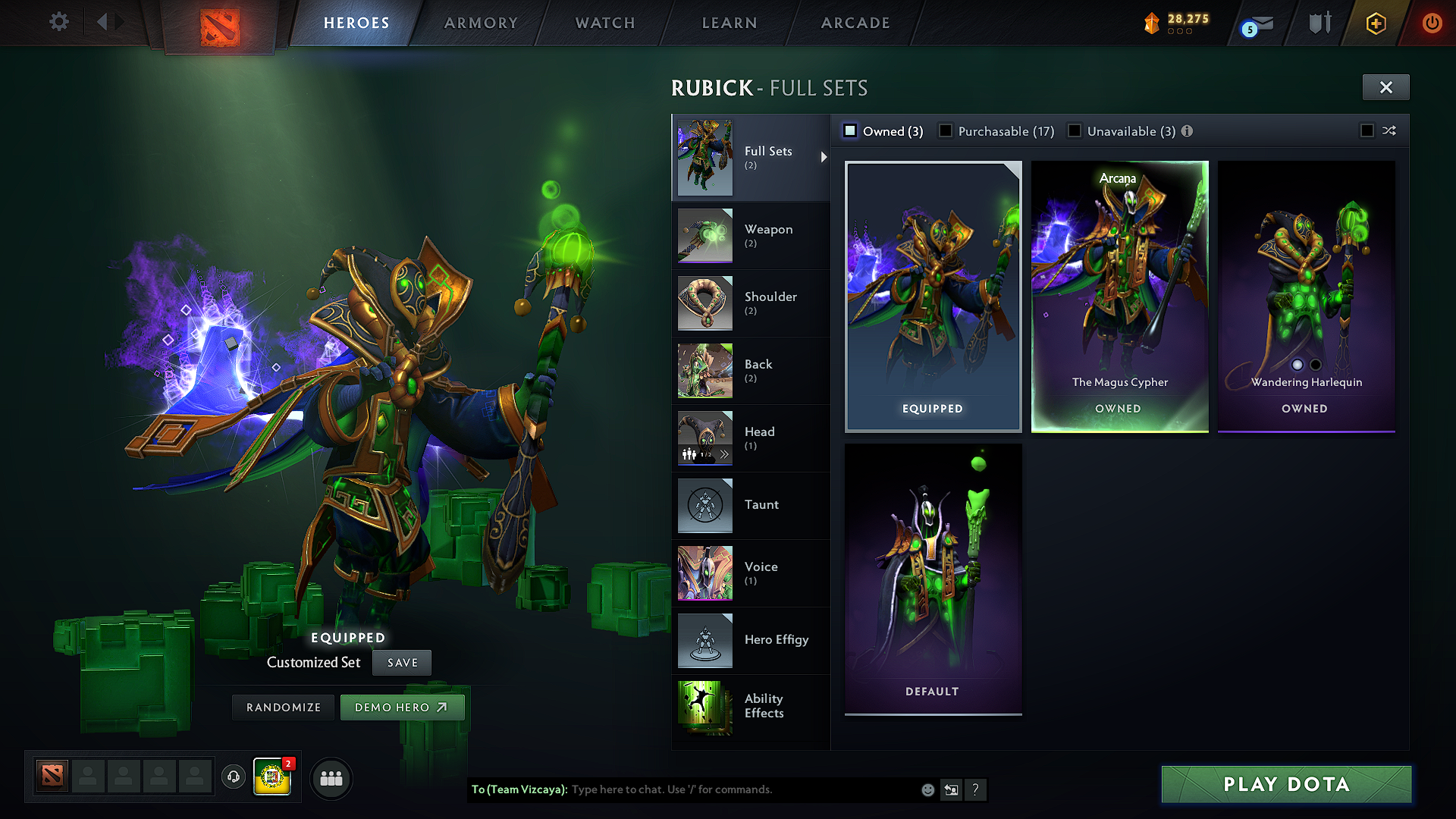Viewport: 1456px width, 819px height.
Task: Expand the Full Sets category arrow
Action: click(823, 157)
